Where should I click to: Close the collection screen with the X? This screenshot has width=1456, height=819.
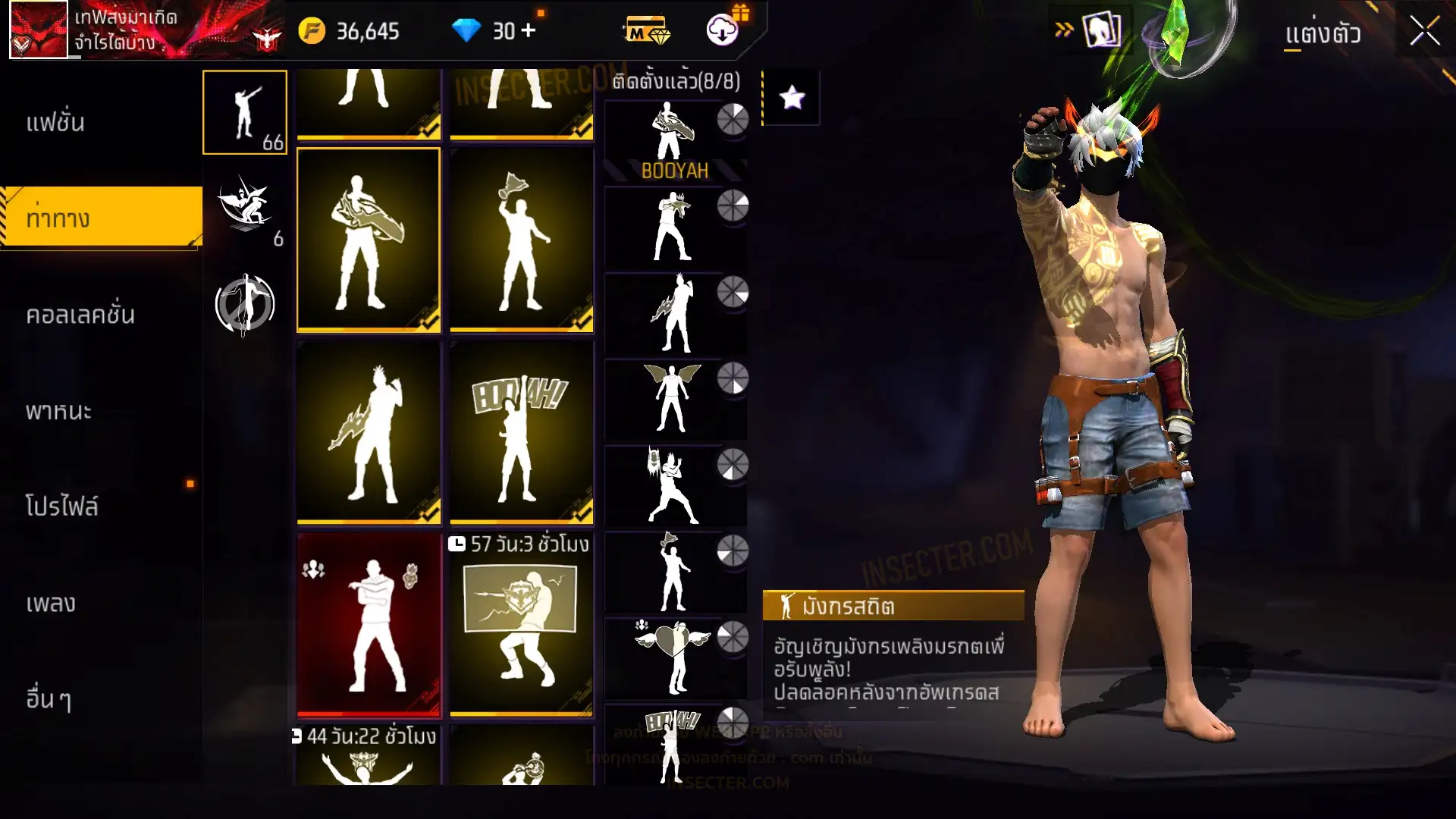[1424, 32]
